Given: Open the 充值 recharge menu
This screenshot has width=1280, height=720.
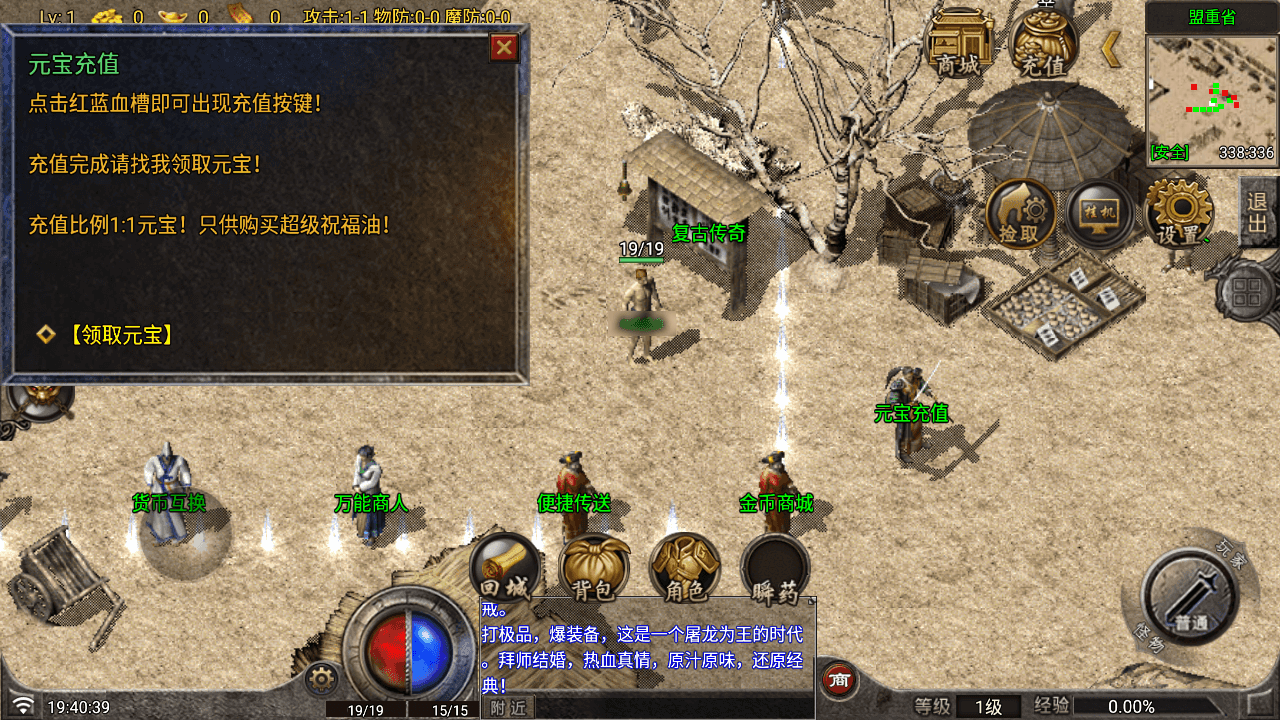Looking at the screenshot, I should (x=1044, y=44).
